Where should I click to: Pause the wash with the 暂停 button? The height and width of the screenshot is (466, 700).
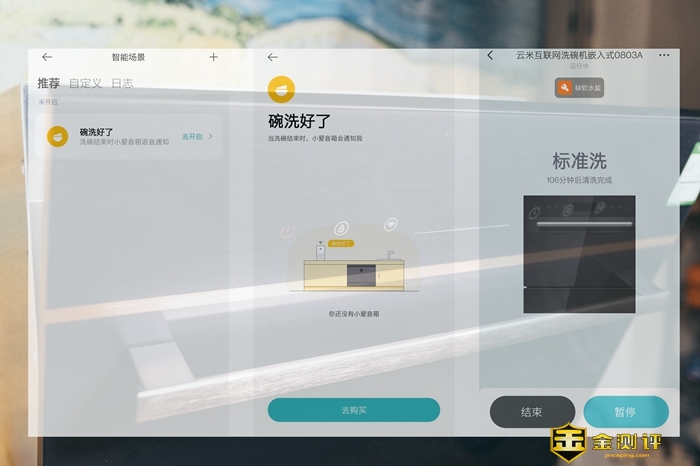tap(625, 412)
